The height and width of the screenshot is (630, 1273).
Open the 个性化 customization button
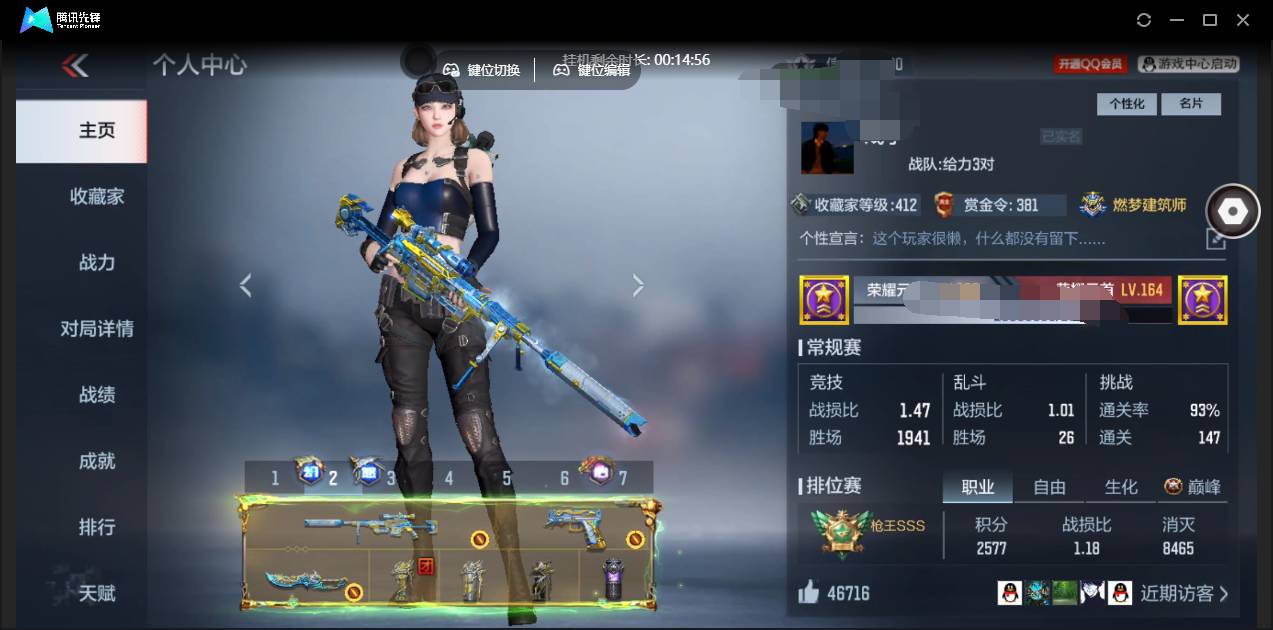[x=1127, y=104]
